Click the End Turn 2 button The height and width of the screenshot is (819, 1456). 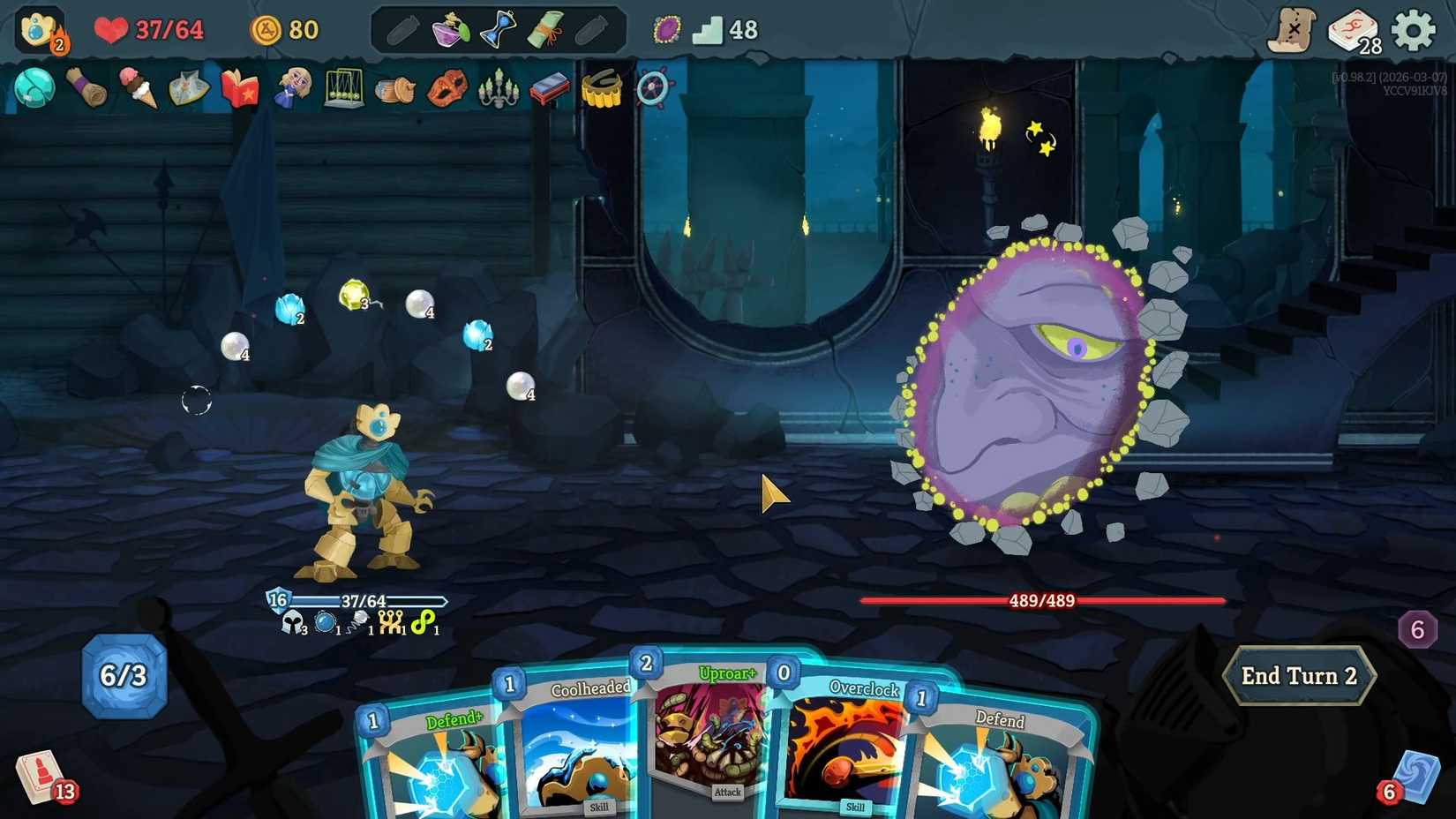click(1299, 676)
